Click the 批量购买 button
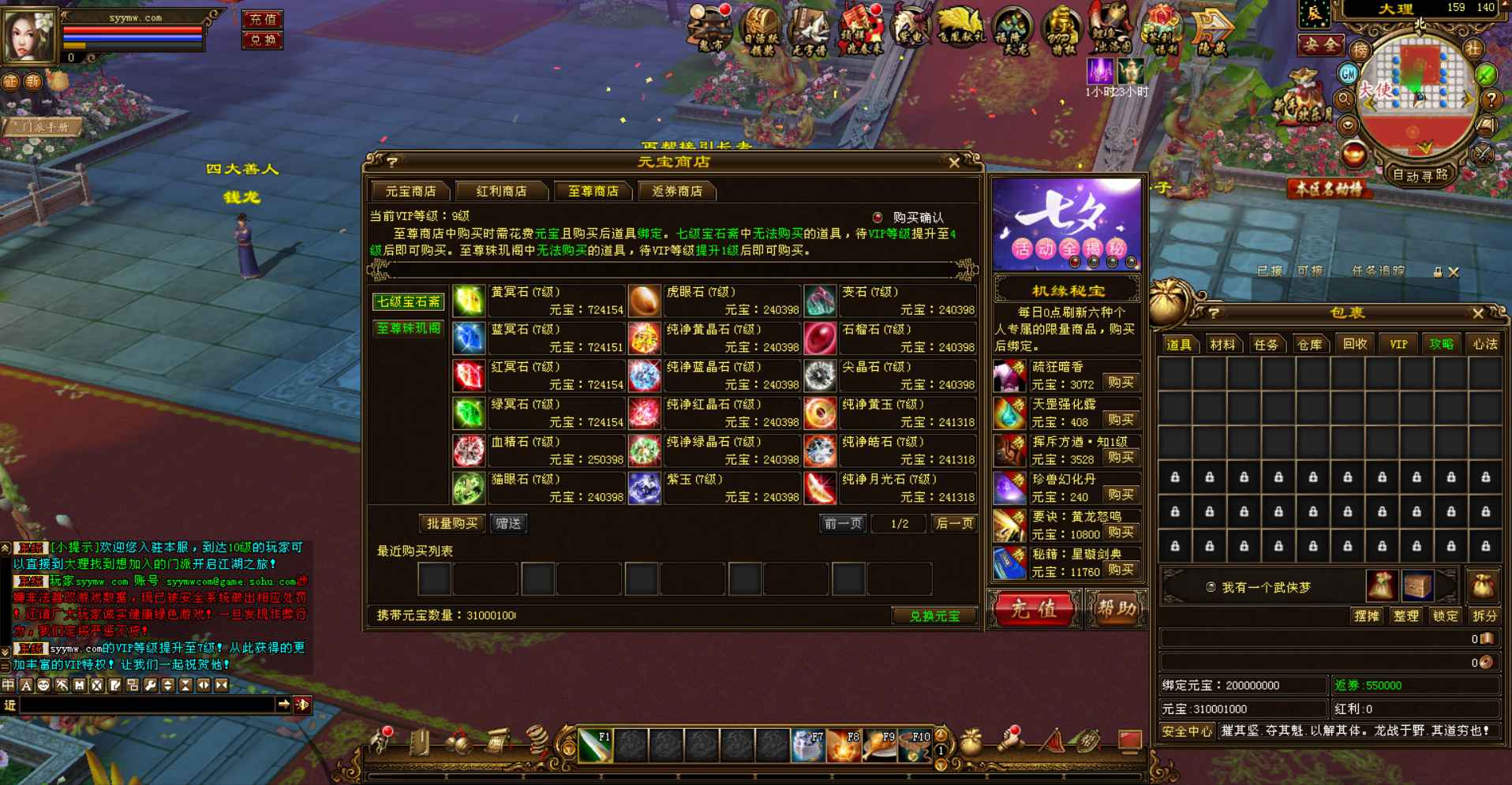This screenshot has height=785, width=1512. [x=451, y=523]
